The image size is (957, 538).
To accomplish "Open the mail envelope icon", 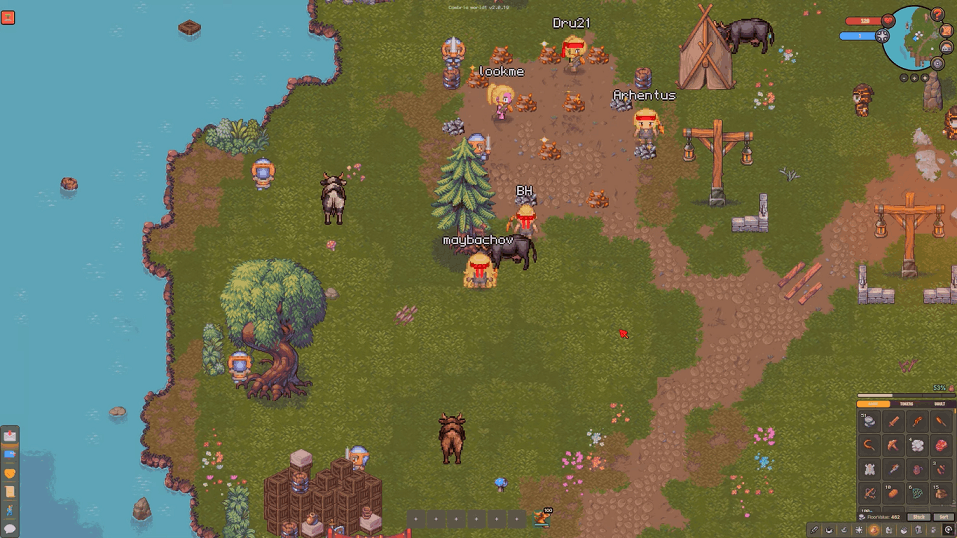I will (x=10, y=436).
